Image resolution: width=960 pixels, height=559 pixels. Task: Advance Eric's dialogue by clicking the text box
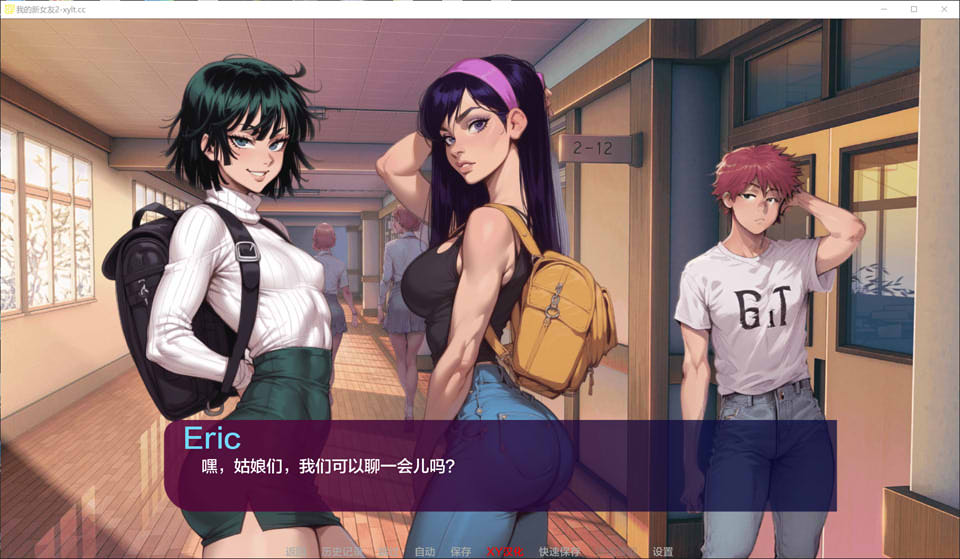500,466
